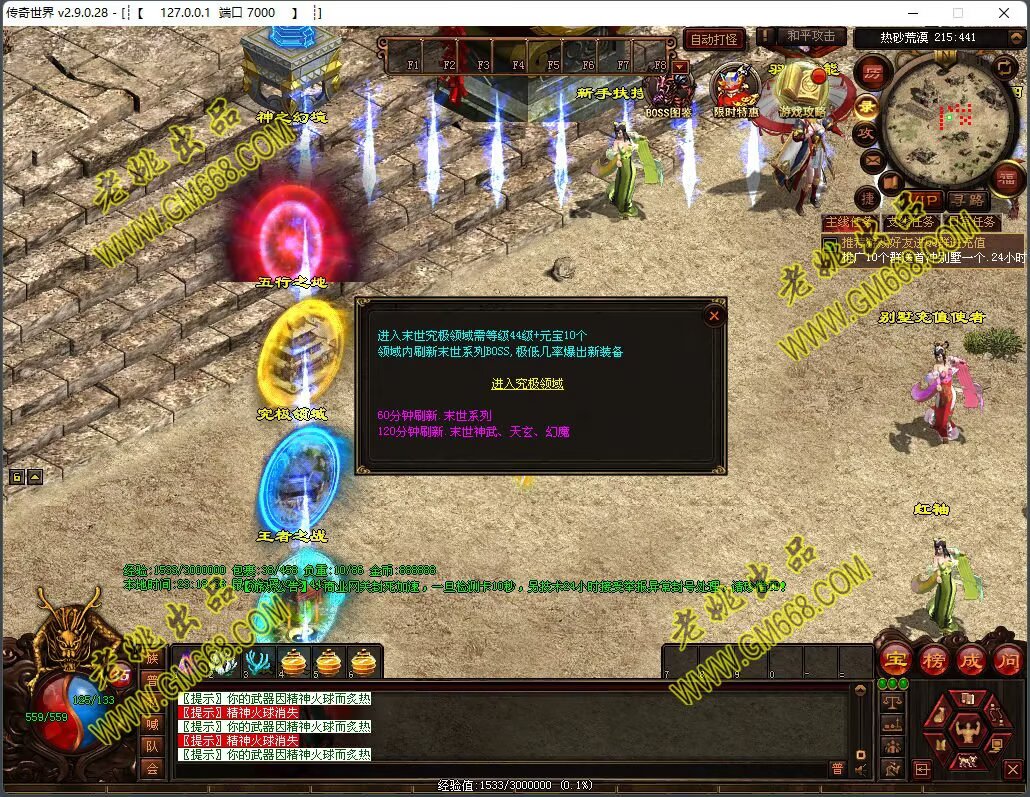Open the 成 achievements round button
This screenshot has height=797, width=1030.
point(970,660)
